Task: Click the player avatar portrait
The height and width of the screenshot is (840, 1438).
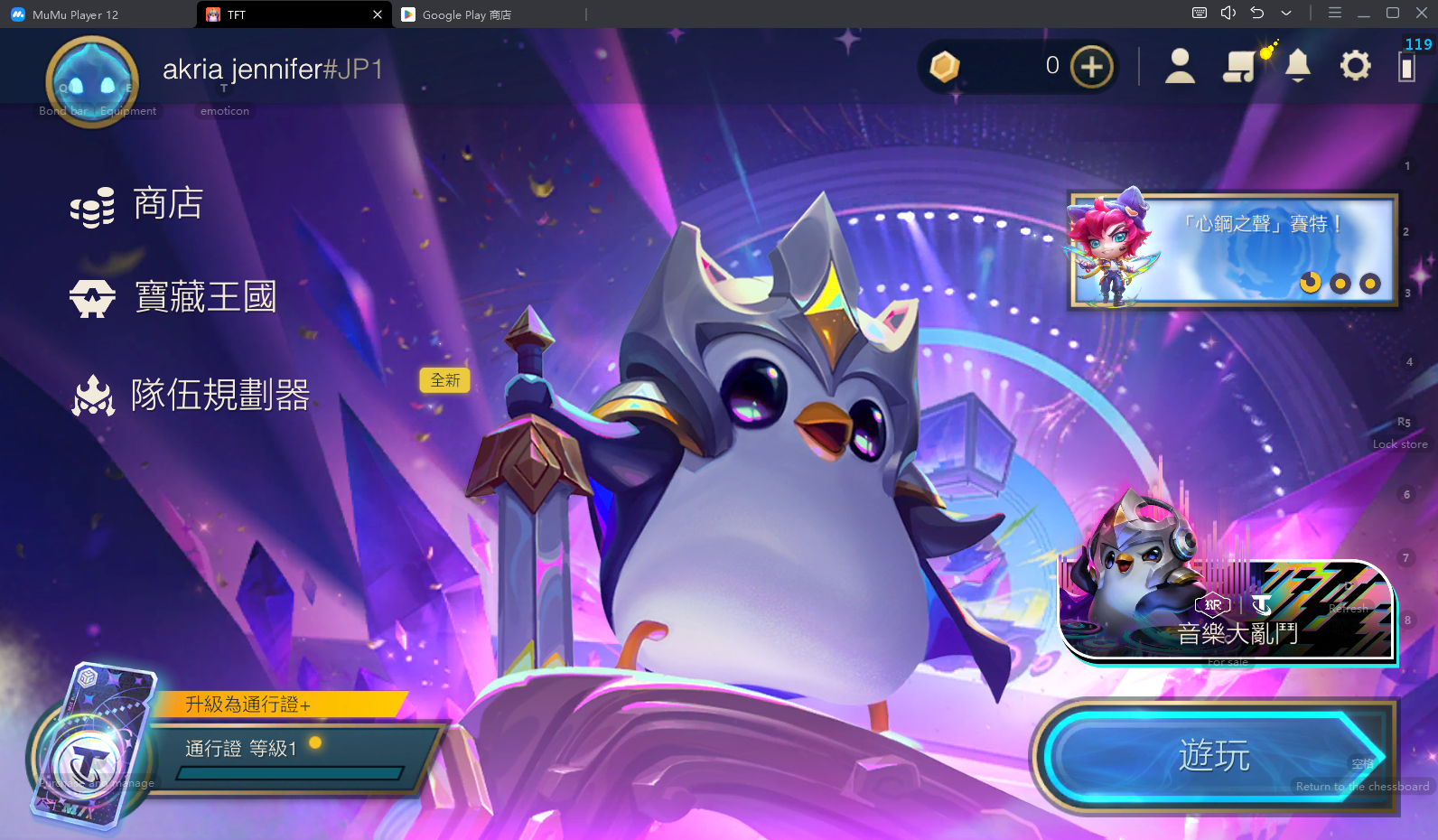Action: [x=92, y=82]
